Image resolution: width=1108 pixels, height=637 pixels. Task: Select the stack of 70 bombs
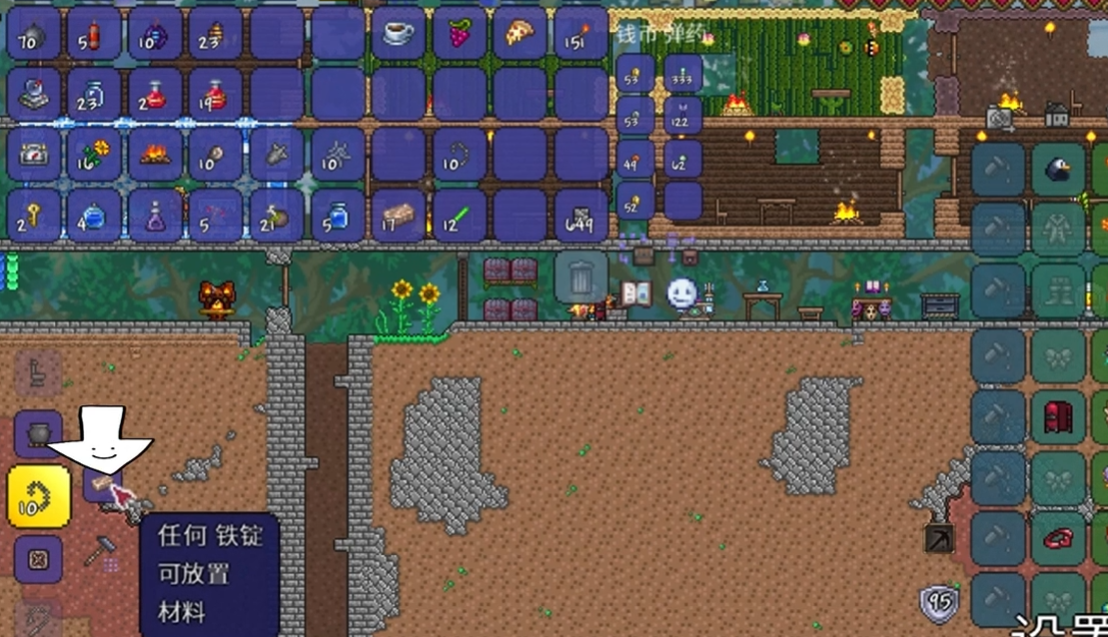pyautogui.click(x=34, y=34)
